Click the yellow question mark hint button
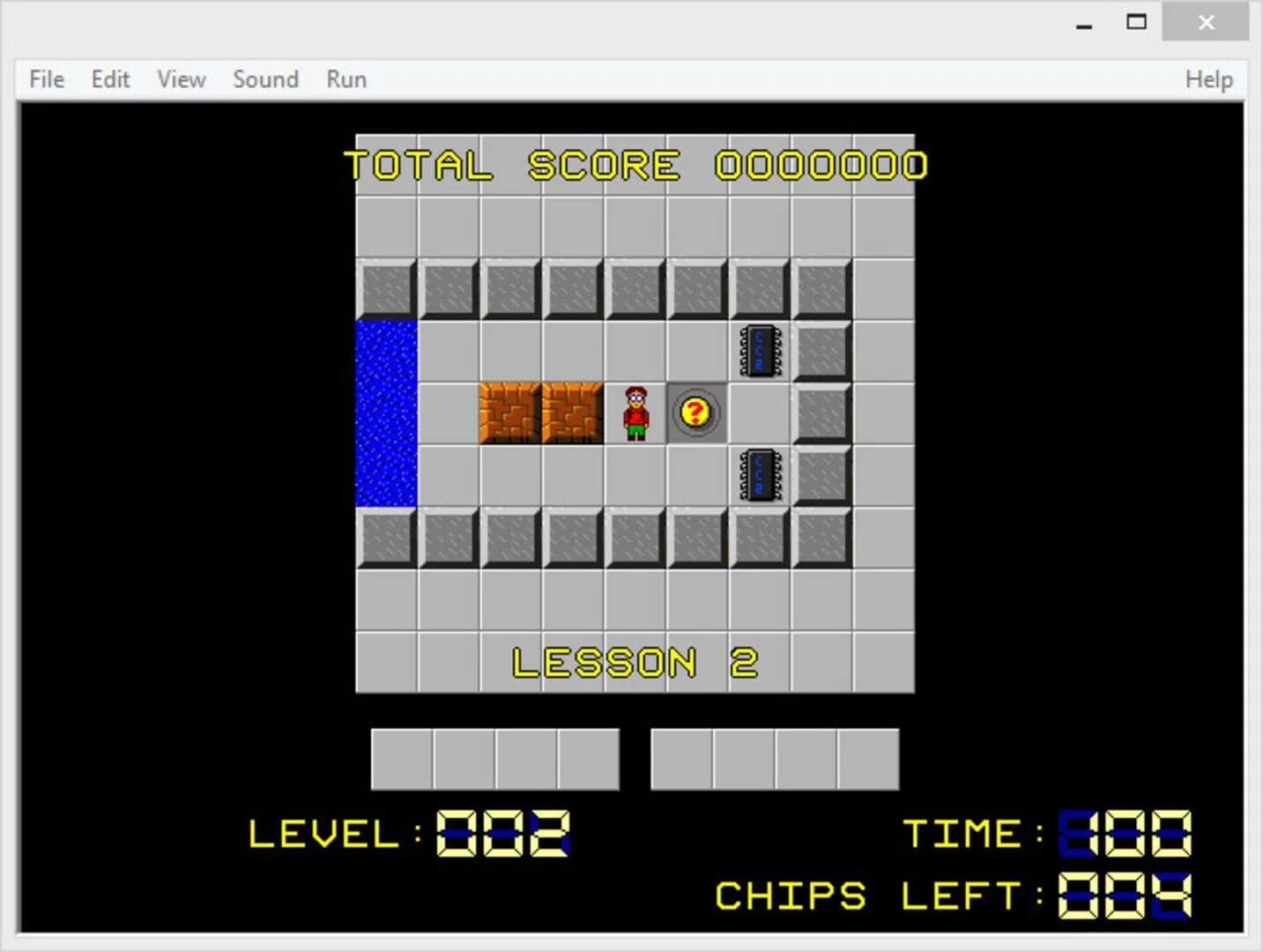Image resolution: width=1263 pixels, height=952 pixels. [695, 413]
